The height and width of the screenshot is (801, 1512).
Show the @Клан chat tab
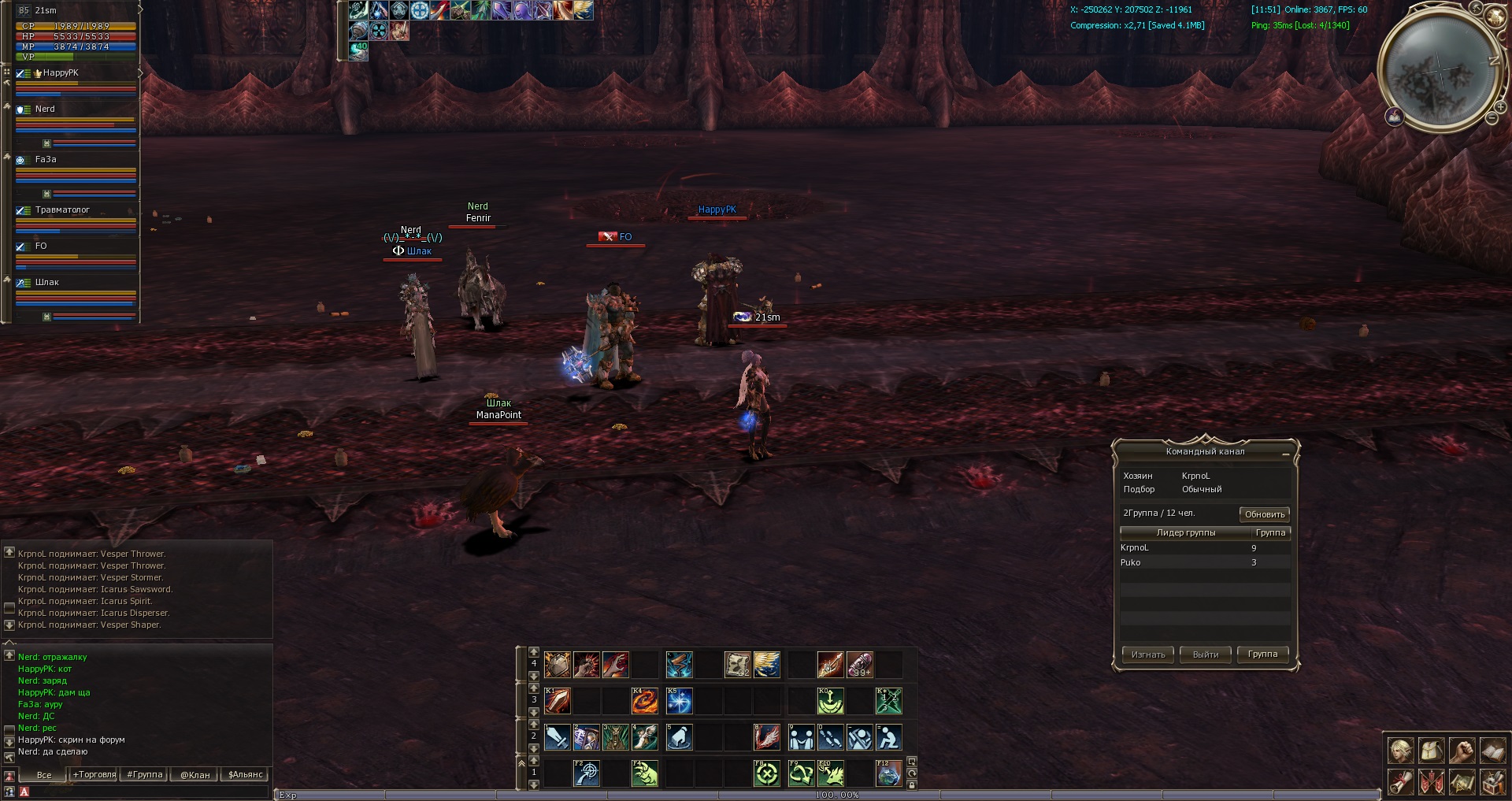pos(195,775)
